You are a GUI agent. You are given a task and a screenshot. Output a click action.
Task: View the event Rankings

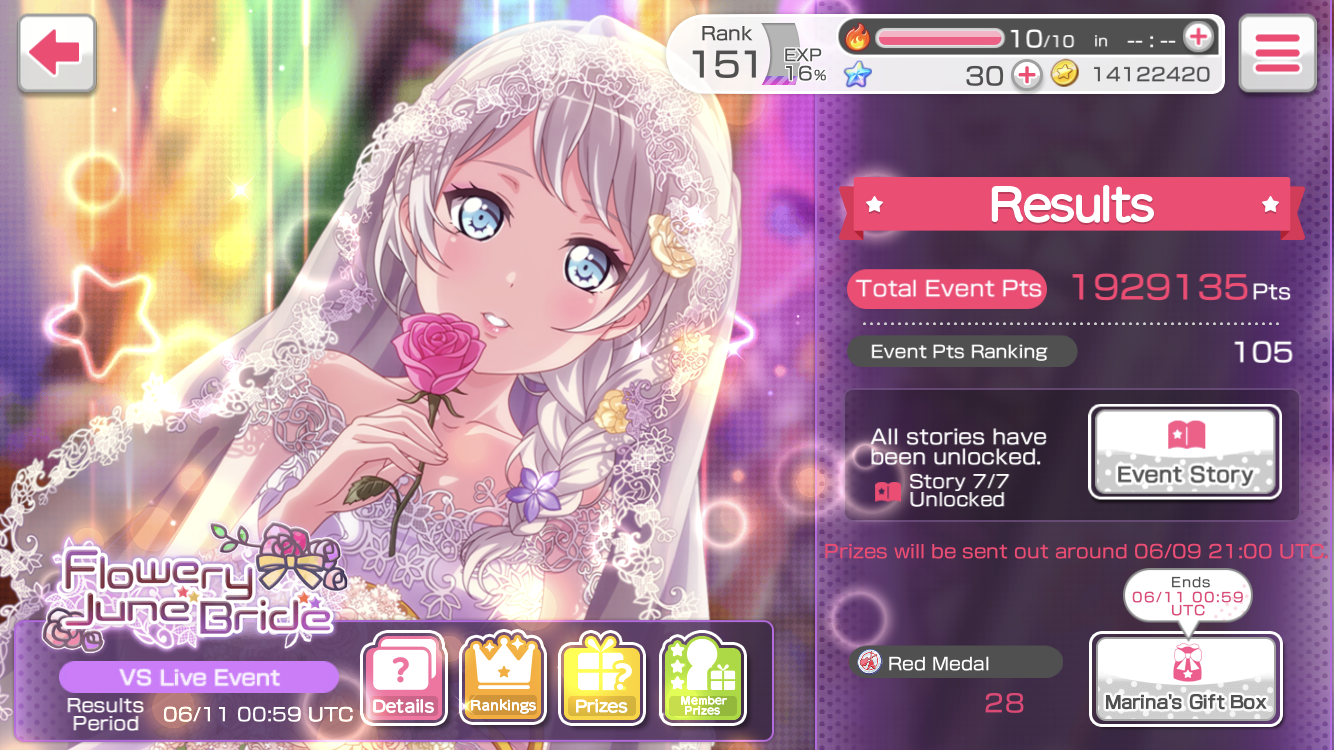(x=502, y=680)
